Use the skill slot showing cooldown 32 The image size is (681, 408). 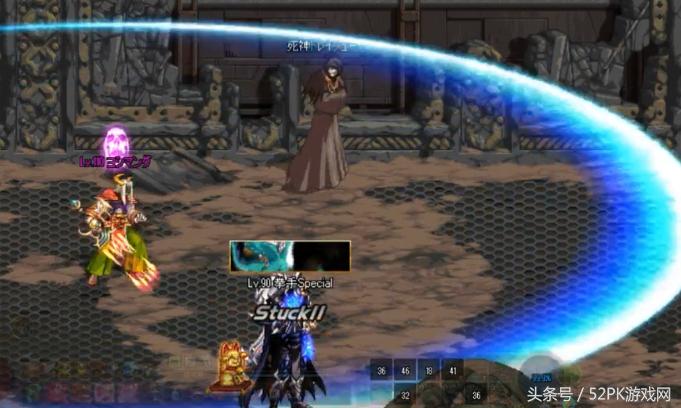click(x=405, y=395)
